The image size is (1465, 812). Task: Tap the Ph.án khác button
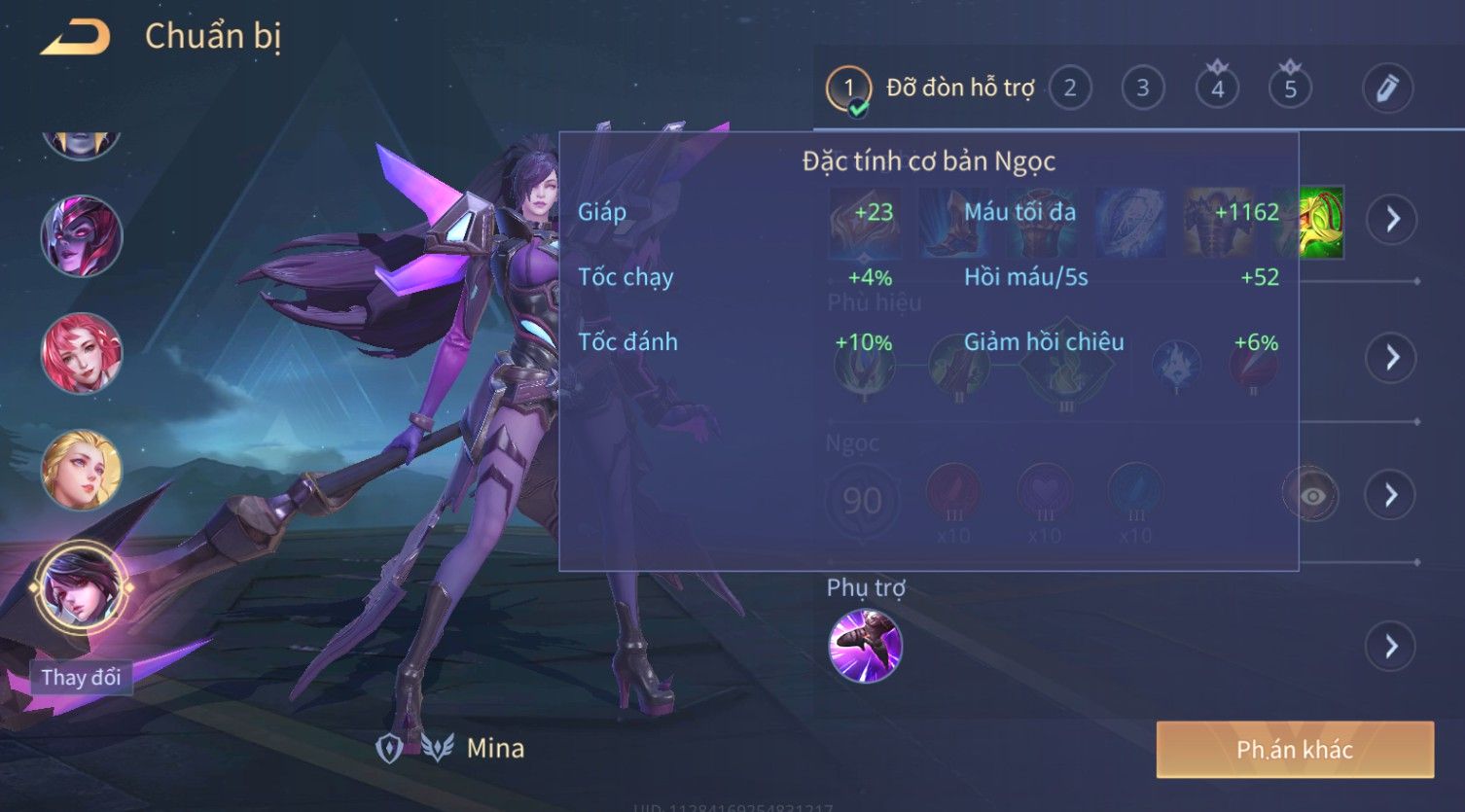pos(1295,749)
